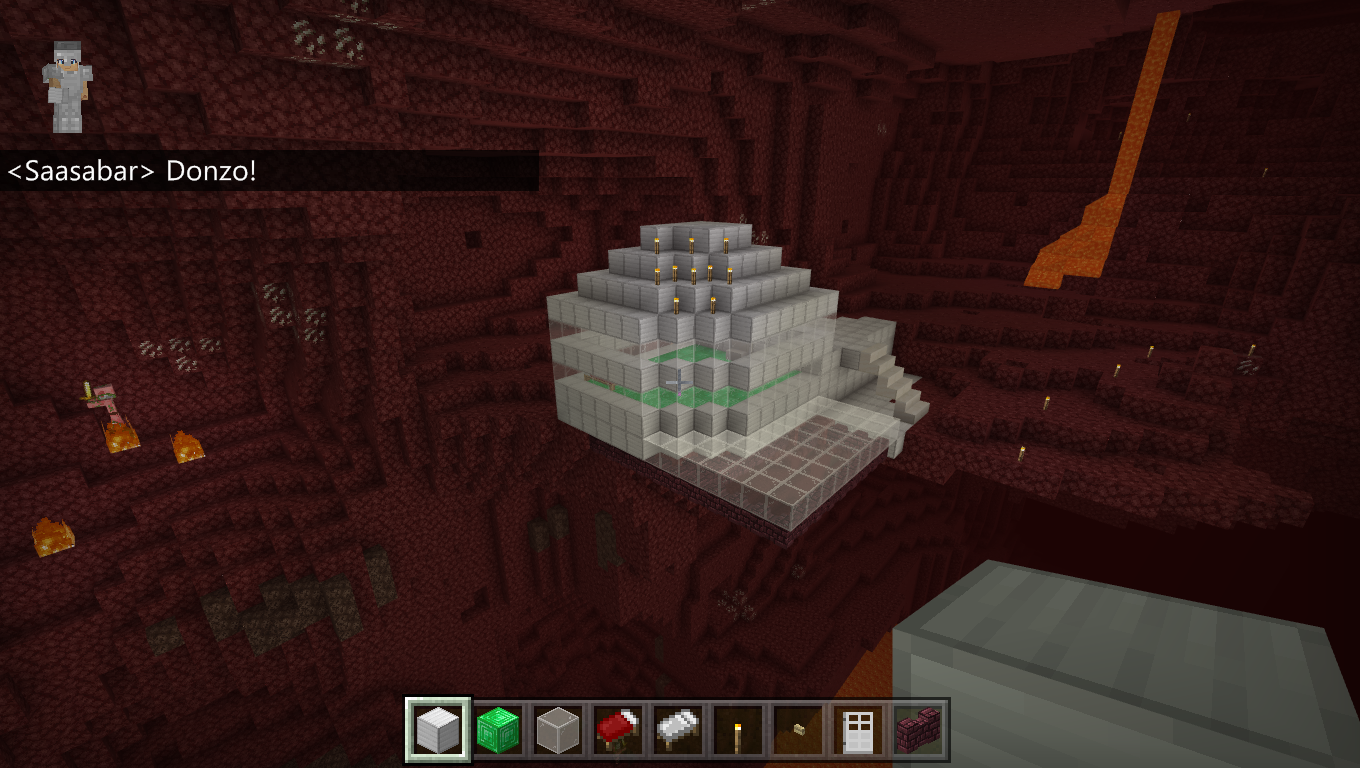Image resolution: width=1360 pixels, height=768 pixels.
Task: Pick the red bed from the hotbar
Action: coord(618,730)
